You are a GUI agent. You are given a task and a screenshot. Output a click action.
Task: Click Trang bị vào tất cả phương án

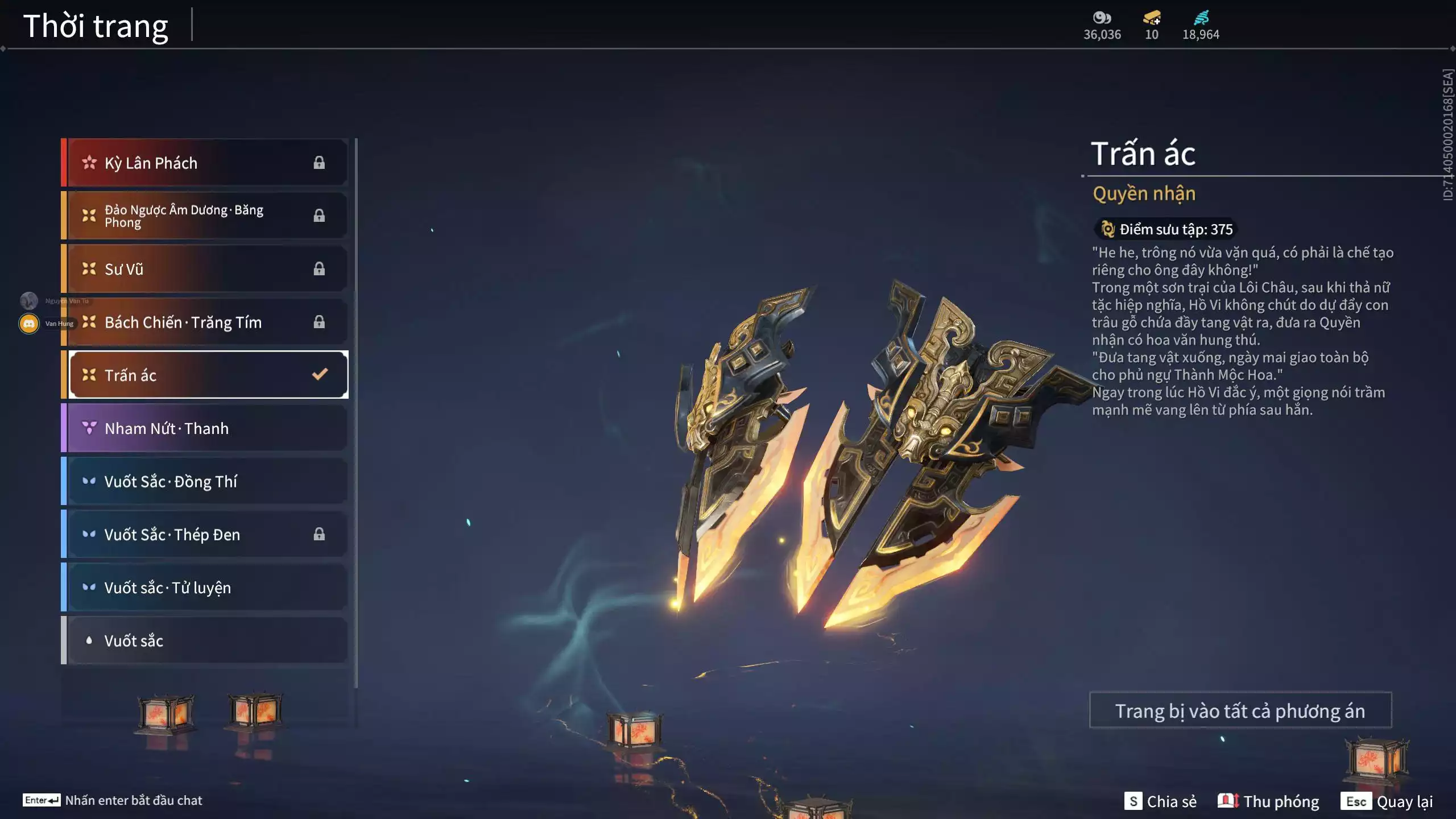1240,711
